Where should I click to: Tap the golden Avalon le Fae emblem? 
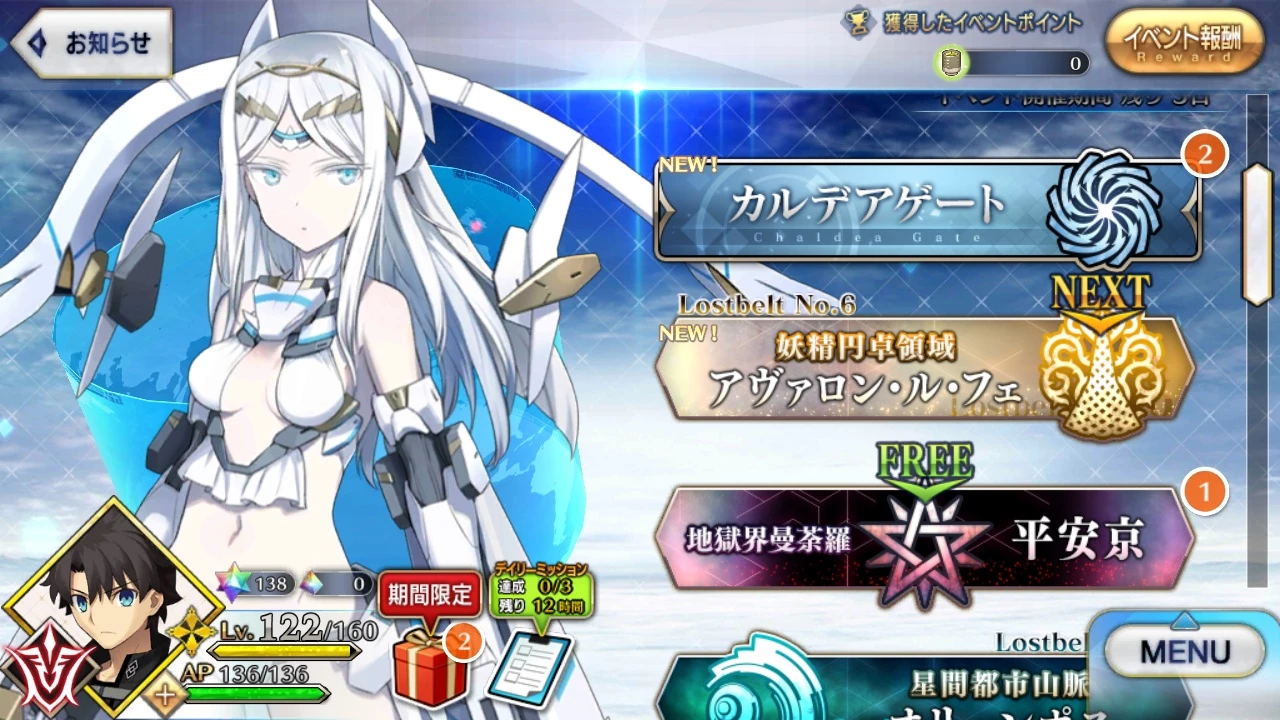[1107, 375]
